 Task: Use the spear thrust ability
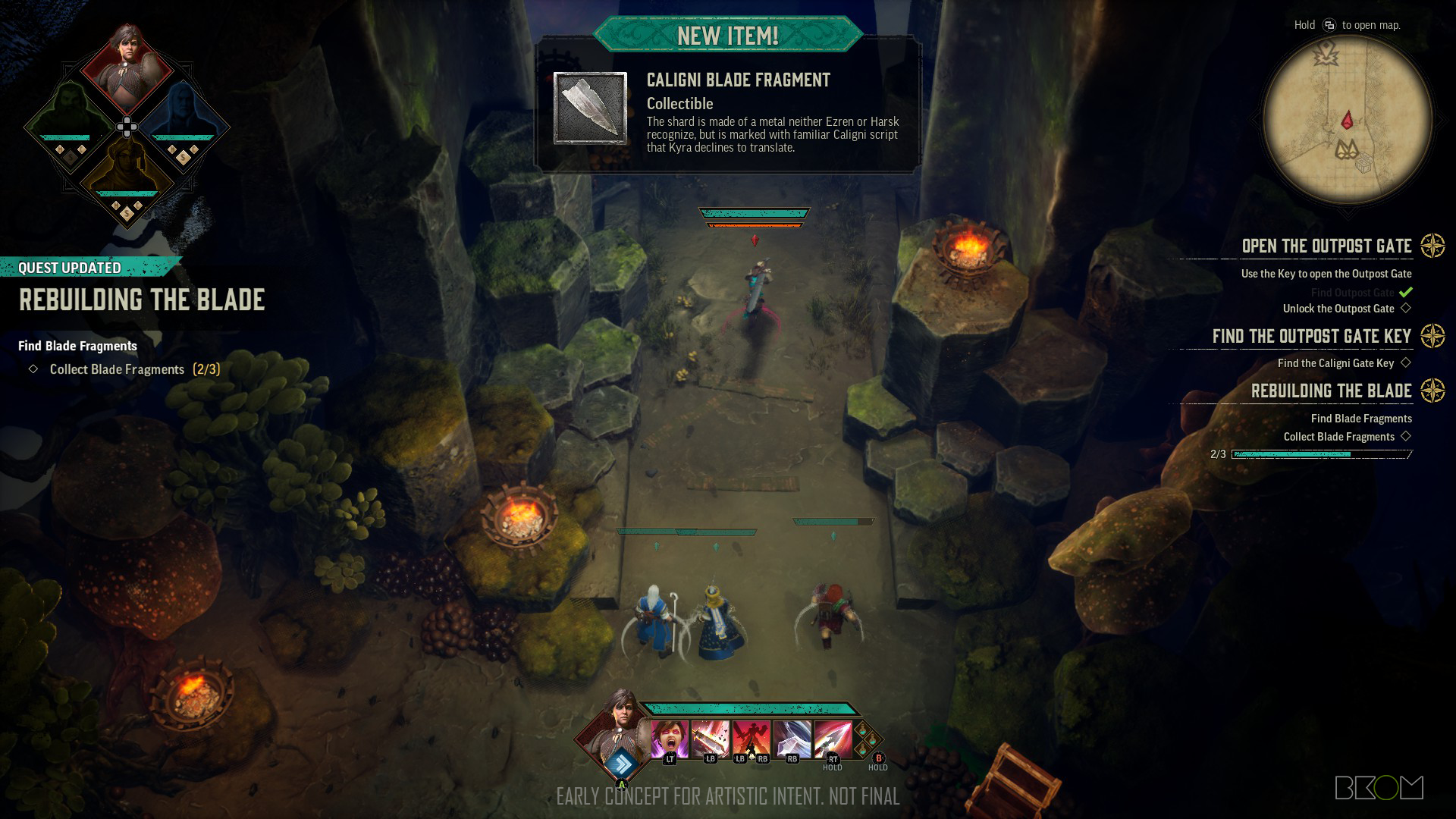832,738
